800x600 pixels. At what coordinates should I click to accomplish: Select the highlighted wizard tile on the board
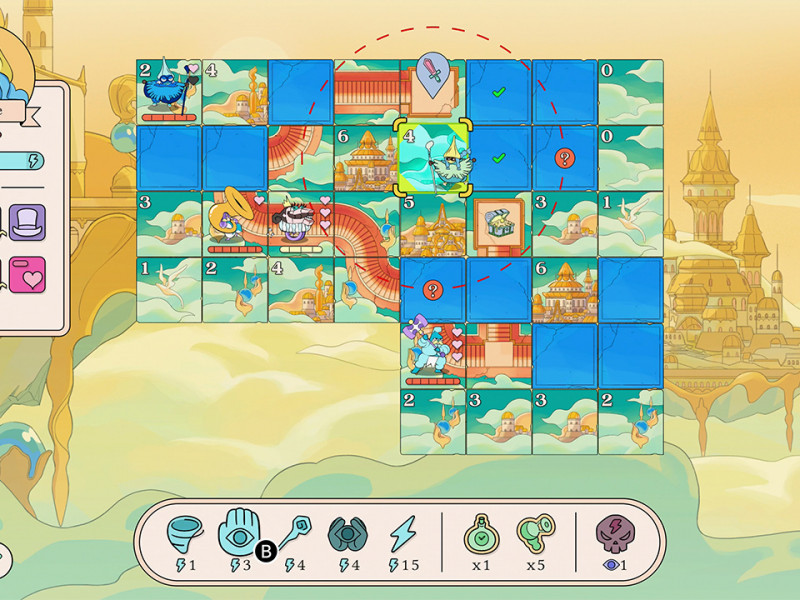(433, 156)
